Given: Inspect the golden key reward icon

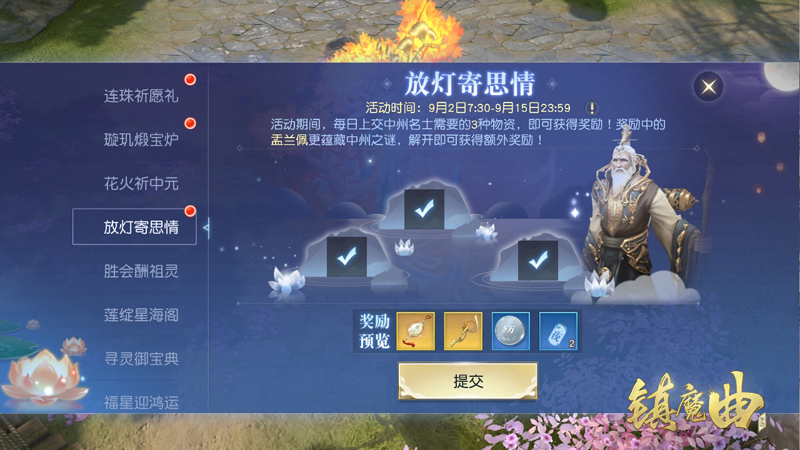Looking at the screenshot, I should click(463, 331).
